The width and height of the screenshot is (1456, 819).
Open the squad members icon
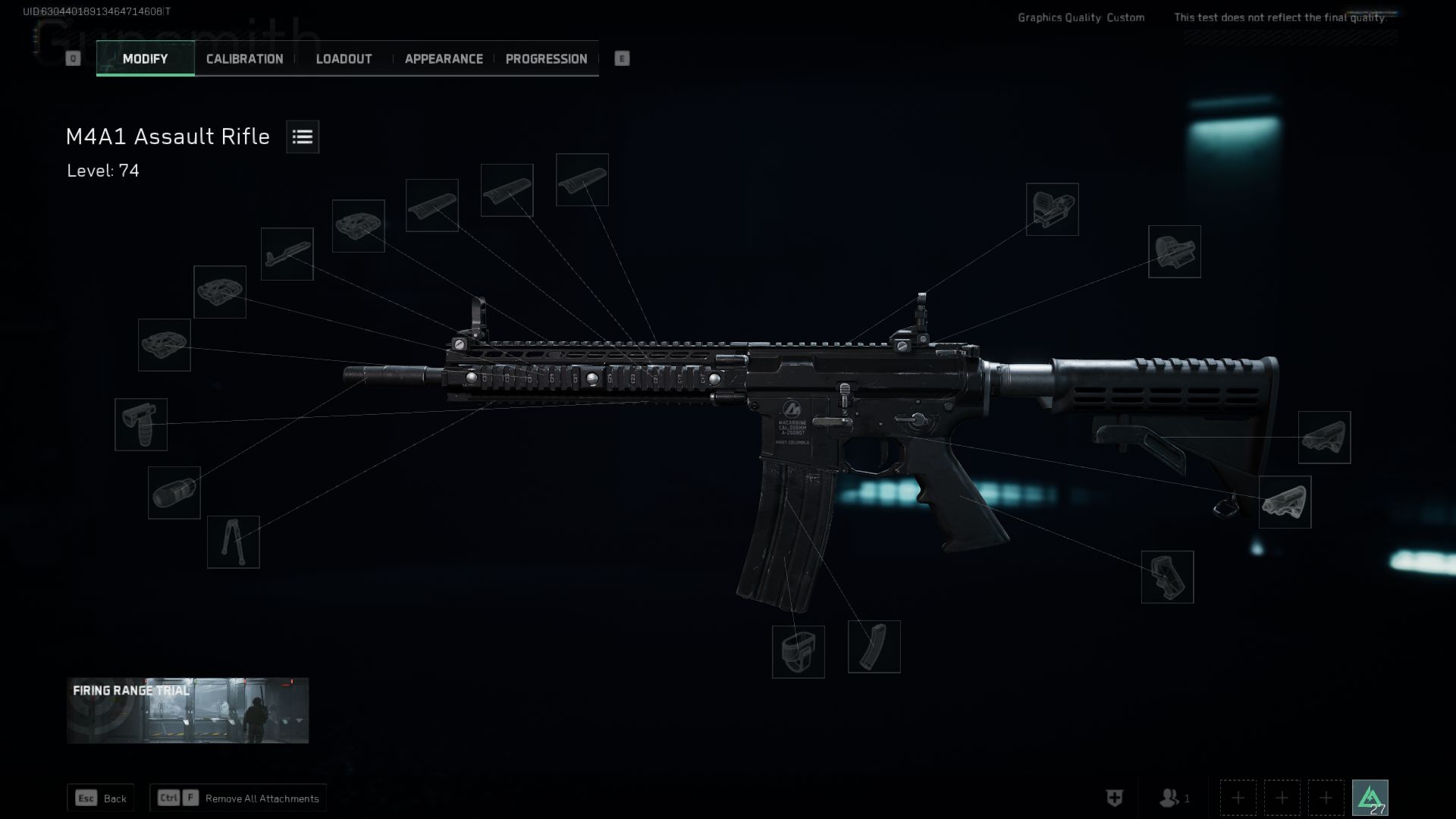point(1174,798)
